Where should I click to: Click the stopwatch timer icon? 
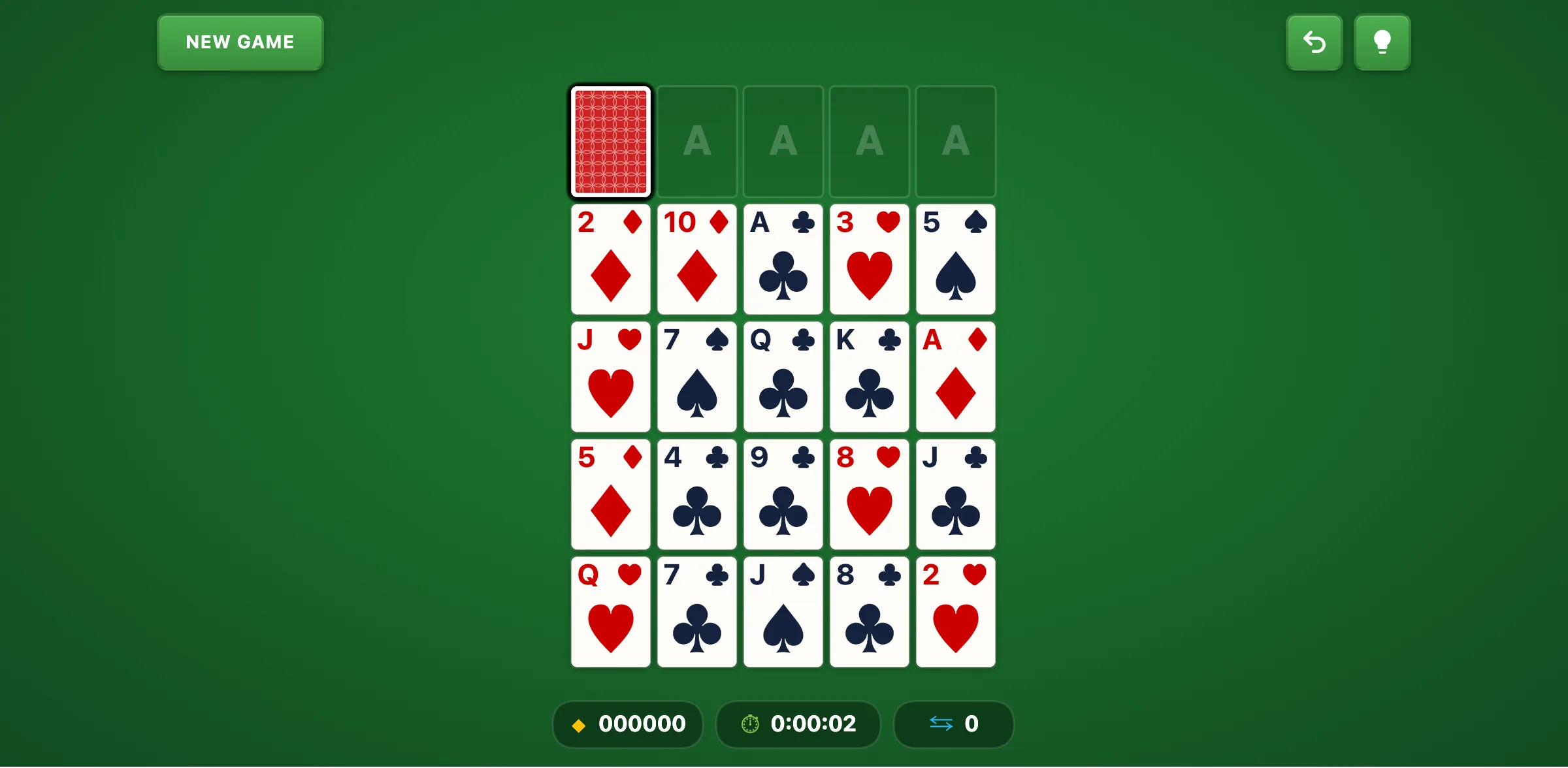pos(749,724)
